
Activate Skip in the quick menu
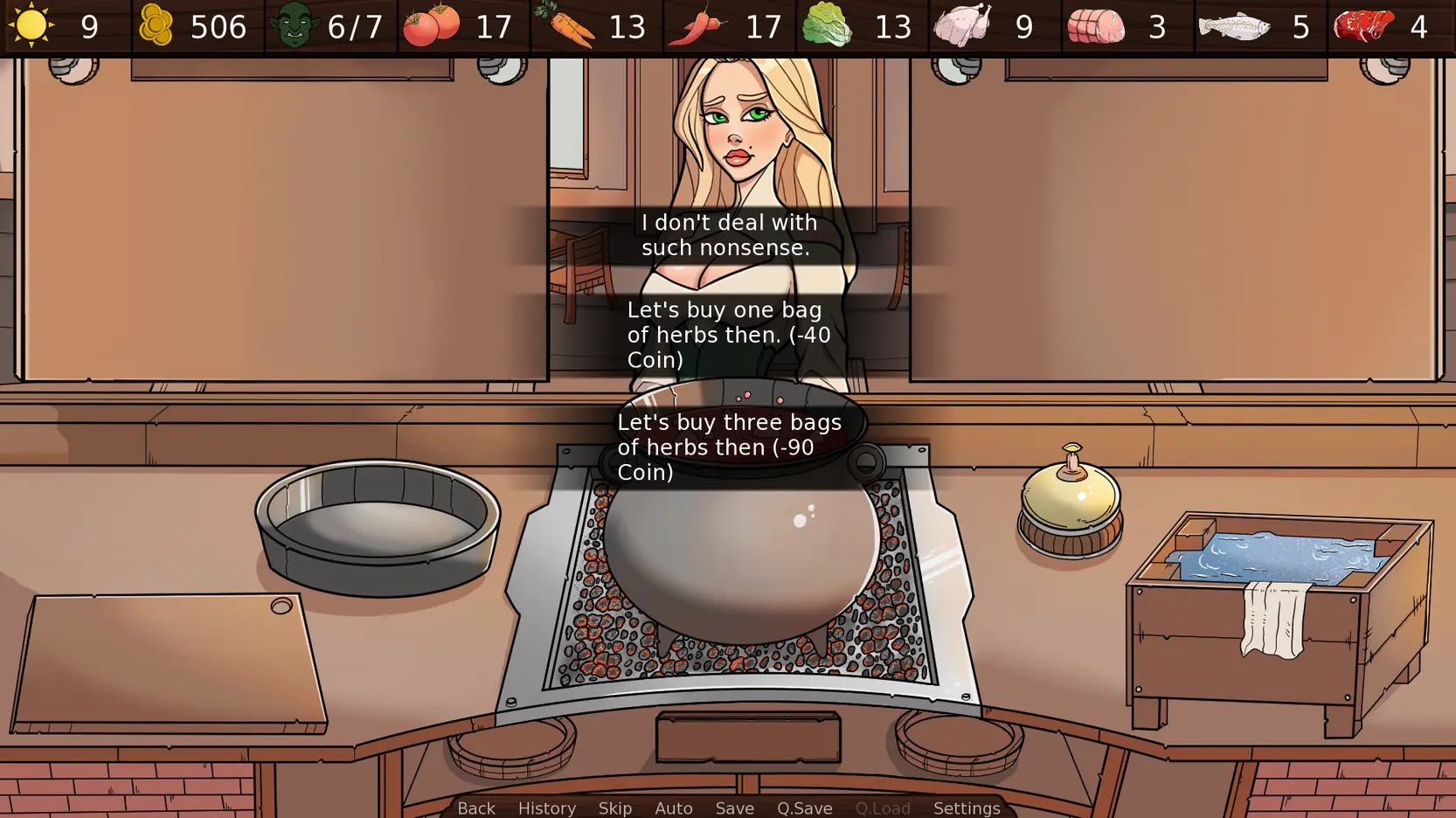coord(615,808)
